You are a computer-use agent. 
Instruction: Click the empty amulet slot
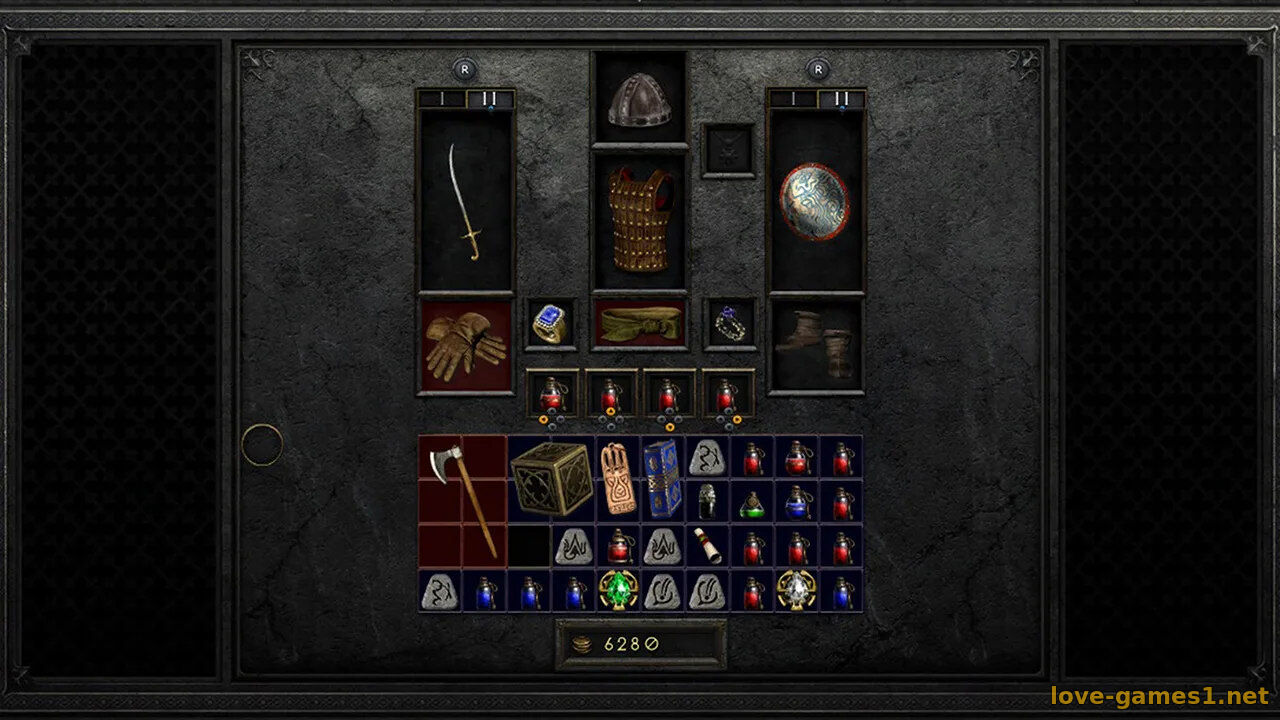tap(728, 151)
